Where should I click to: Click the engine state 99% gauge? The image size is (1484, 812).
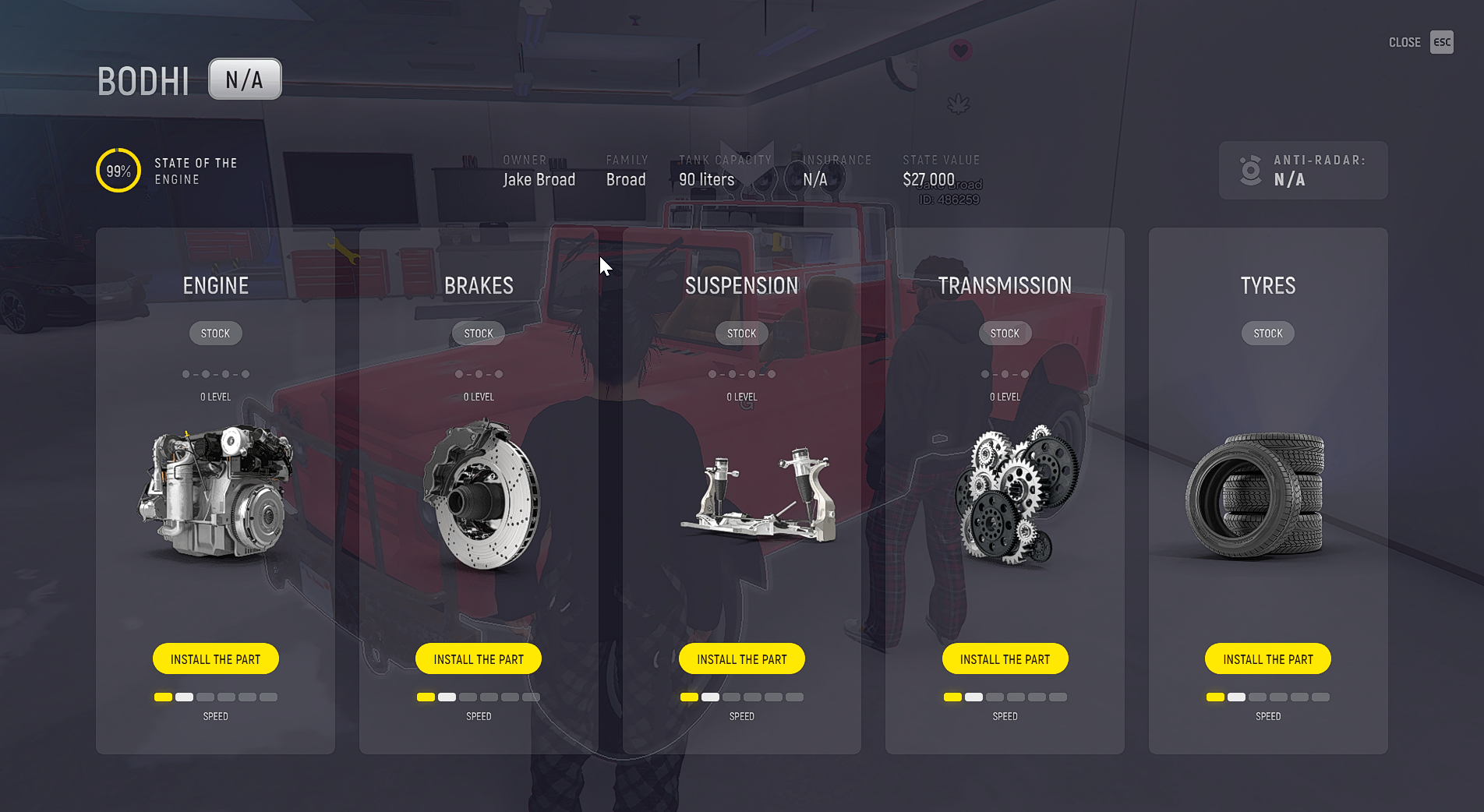(118, 171)
